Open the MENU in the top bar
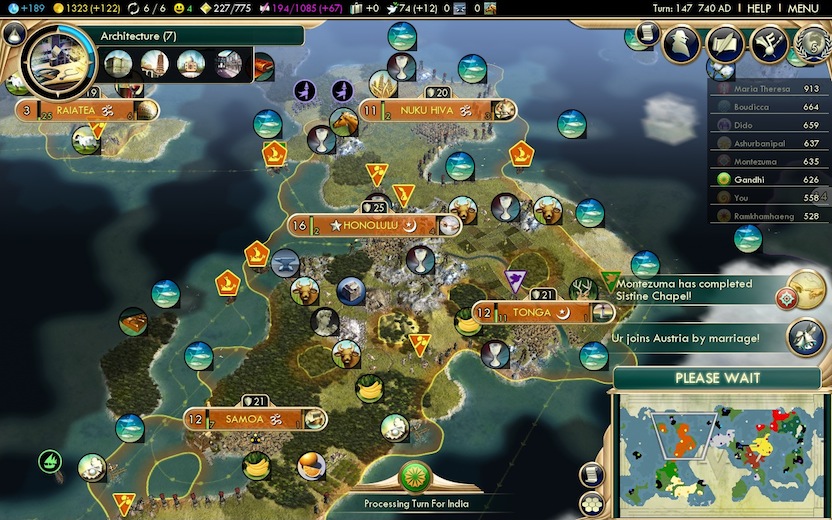The image size is (832, 520). click(x=802, y=8)
